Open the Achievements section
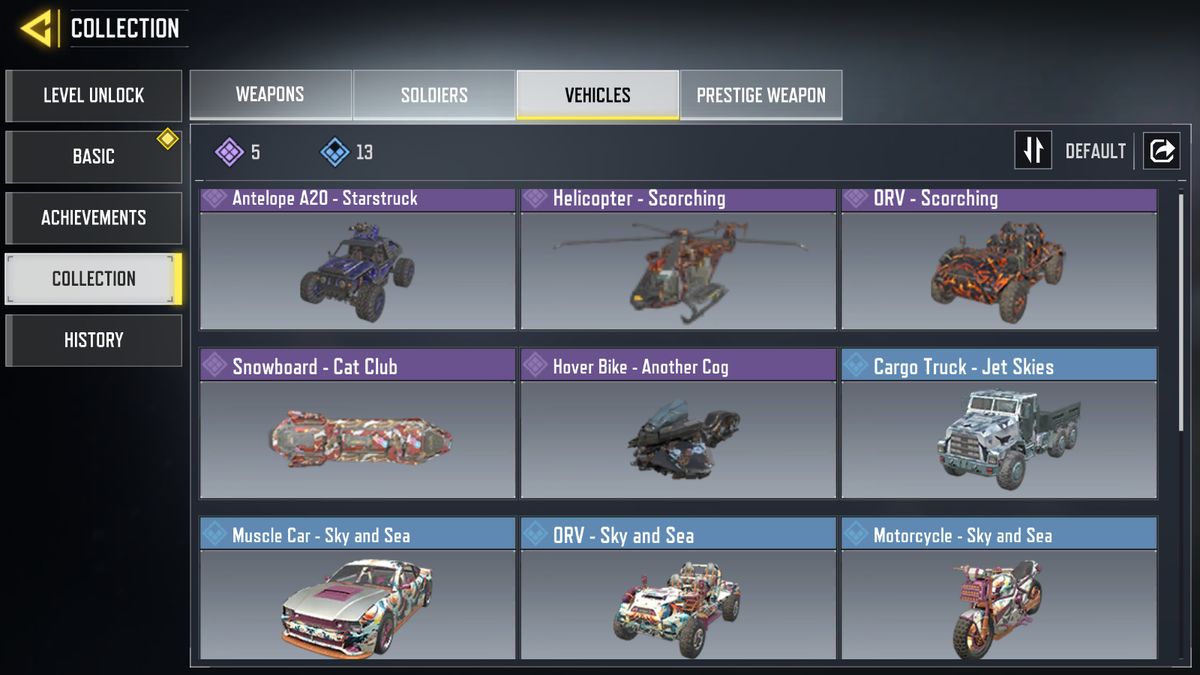This screenshot has width=1200, height=675. (93, 218)
